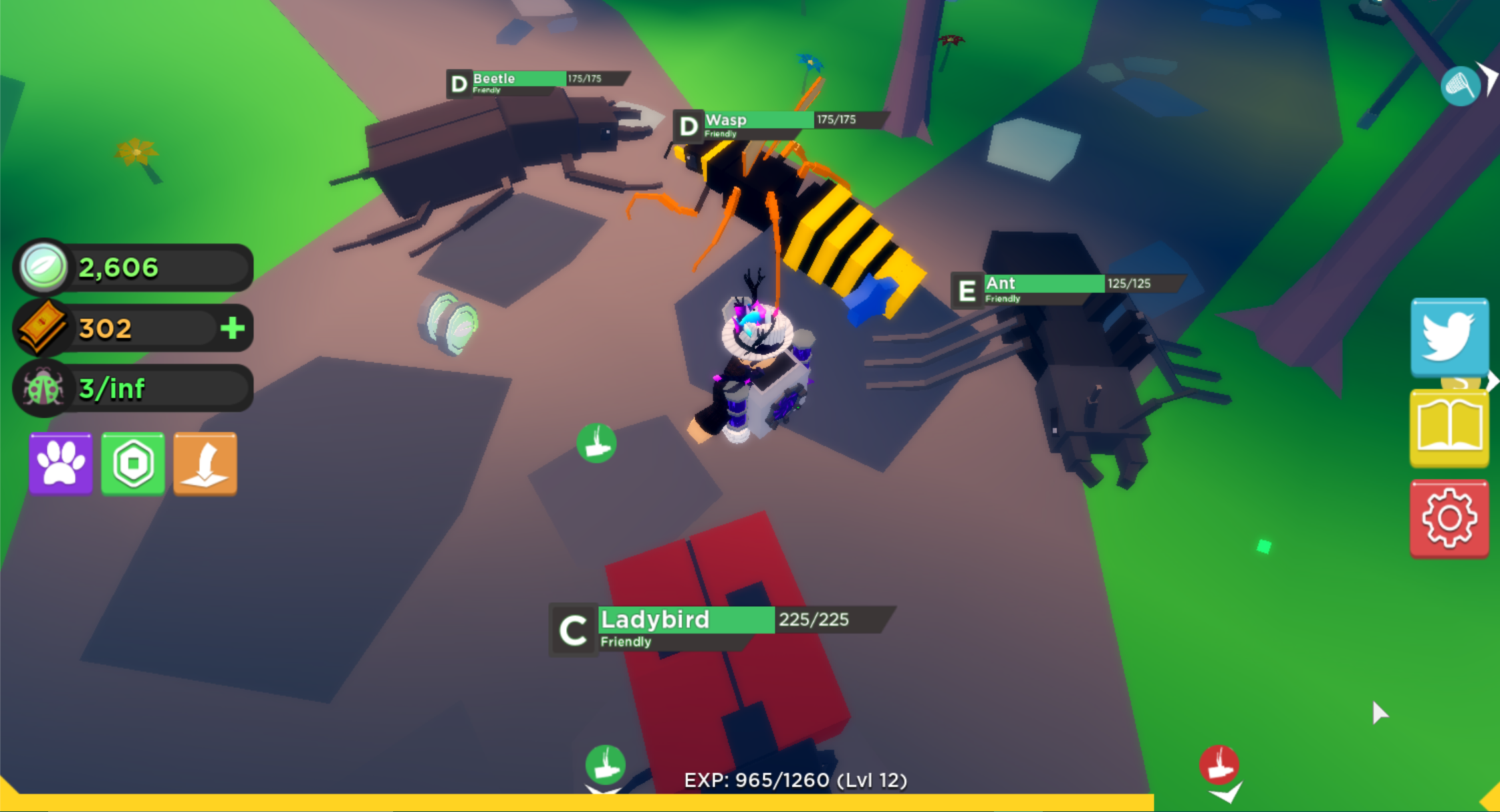Open the red gear settings button

coord(1449,518)
